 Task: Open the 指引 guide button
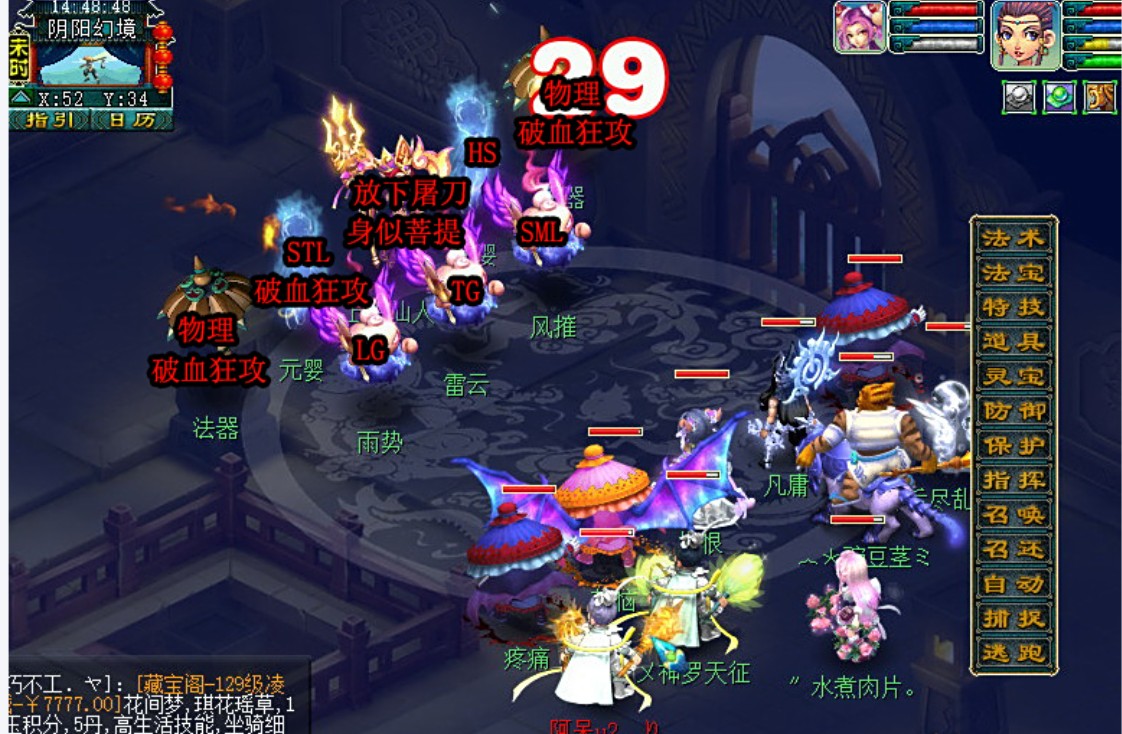pyautogui.click(x=48, y=120)
